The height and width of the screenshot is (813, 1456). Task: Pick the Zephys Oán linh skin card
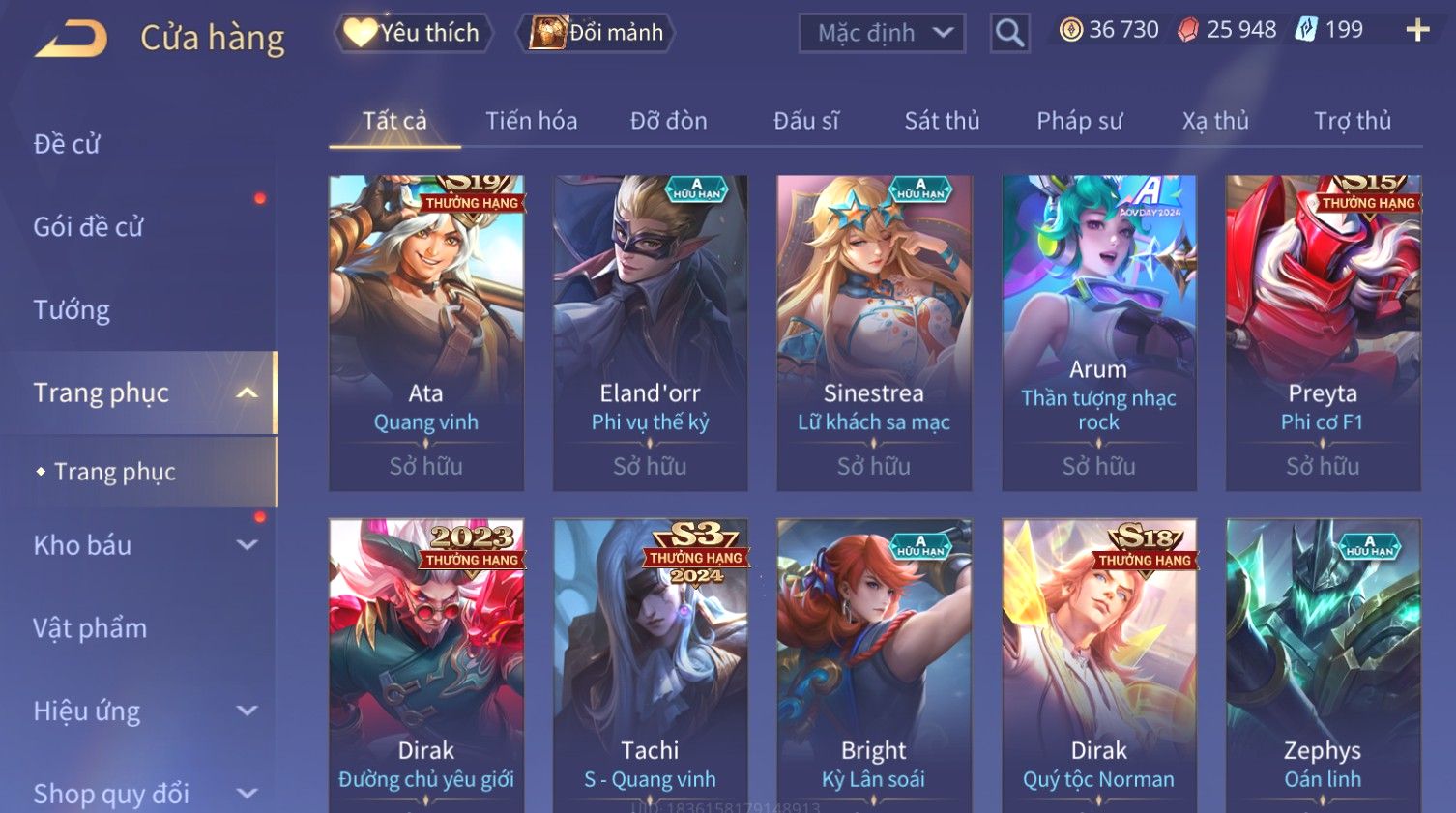pos(1323,665)
